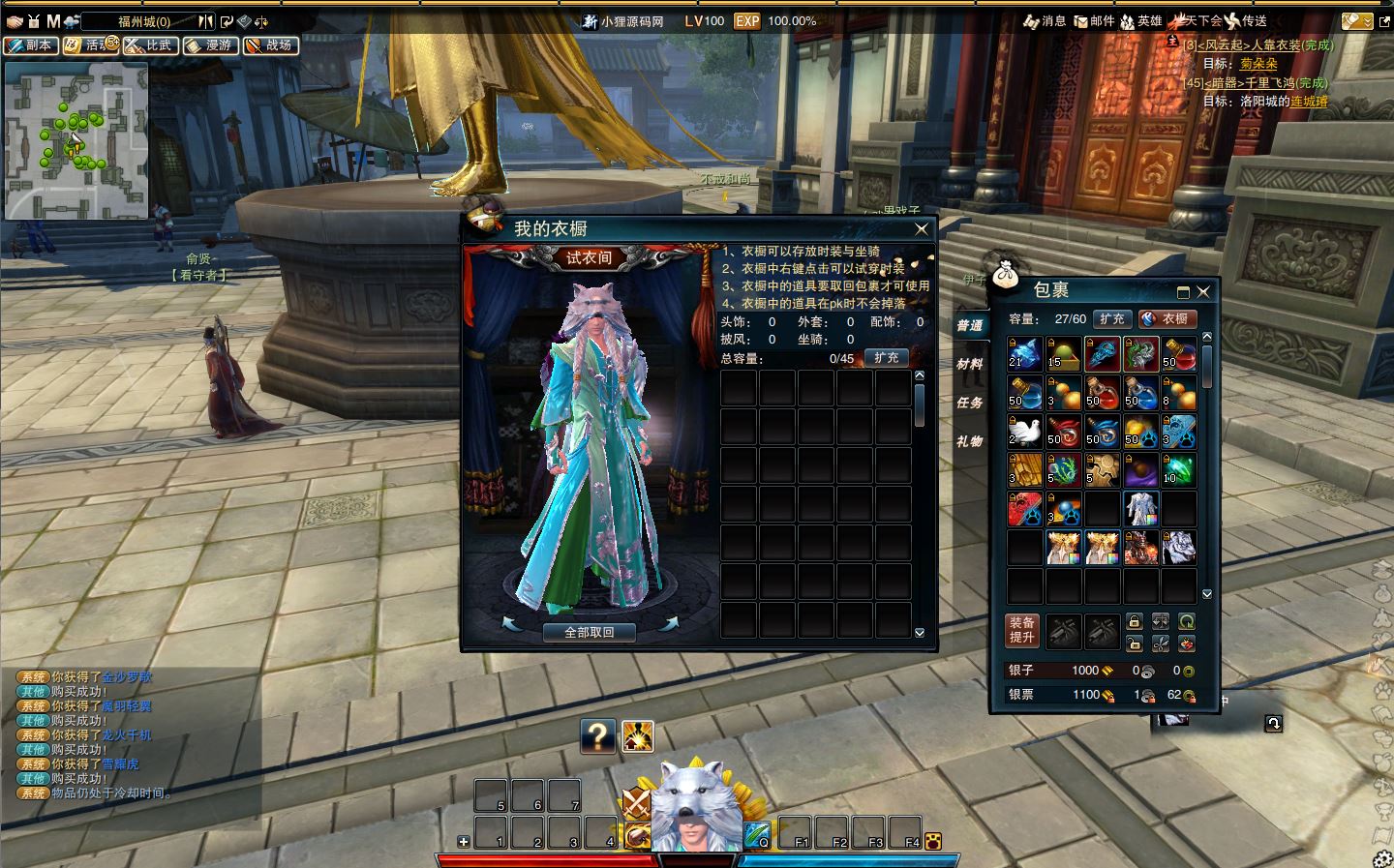Image resolution: width=1394 pixels, height=868 pixels.
Task: Click the 装备提升 equipment upgrade button
Action: [1022, 629]
